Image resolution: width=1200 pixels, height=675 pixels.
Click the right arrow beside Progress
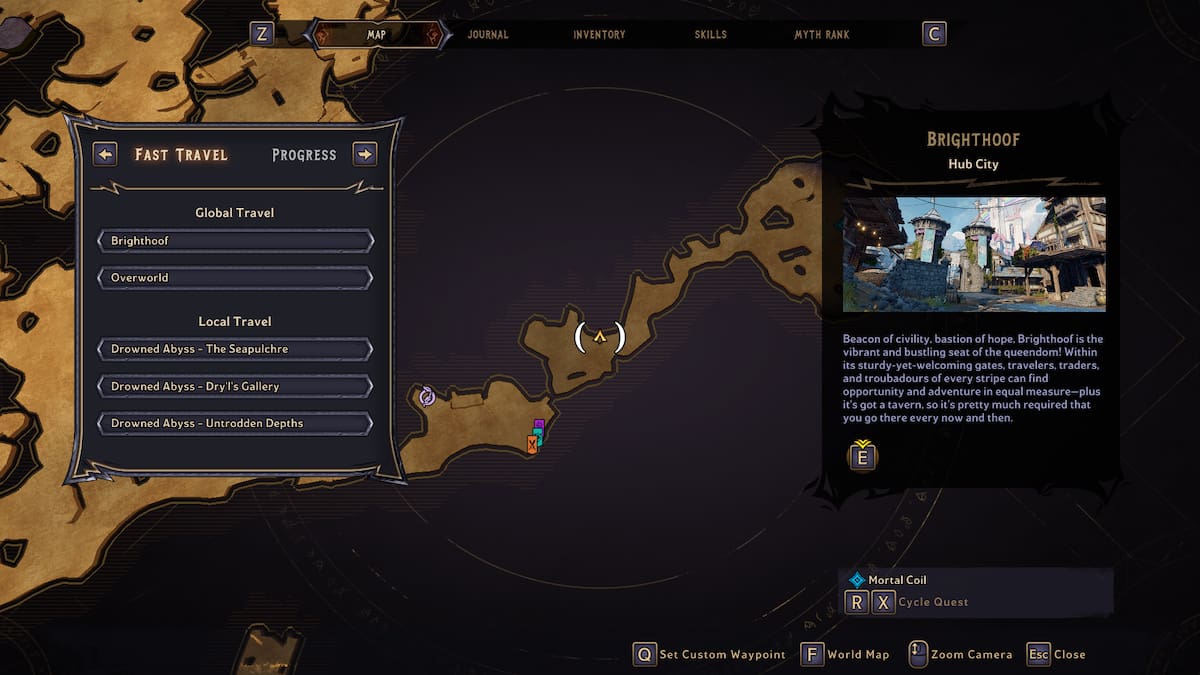coord(365,154)
